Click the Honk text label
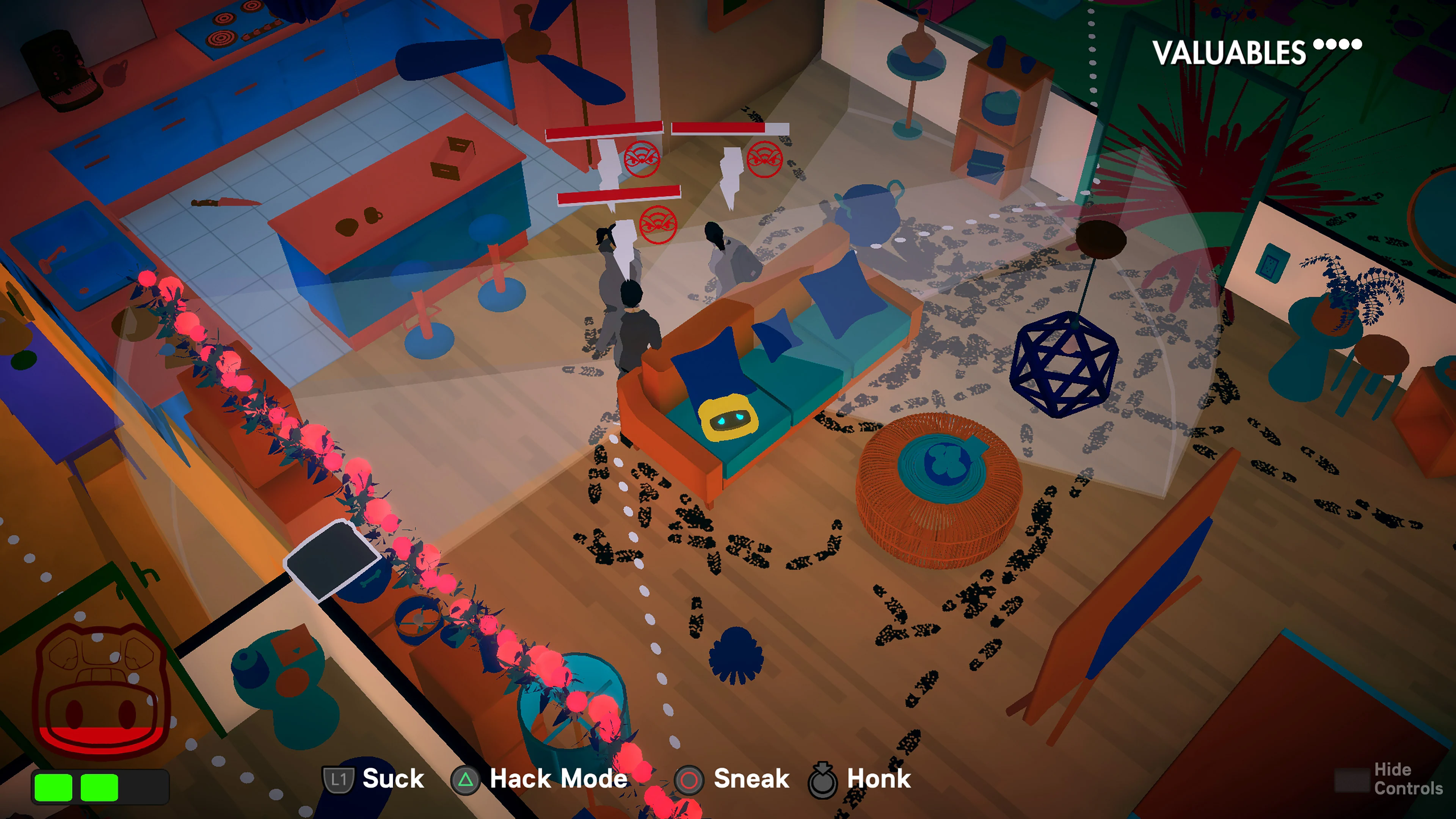 (880, 779)
